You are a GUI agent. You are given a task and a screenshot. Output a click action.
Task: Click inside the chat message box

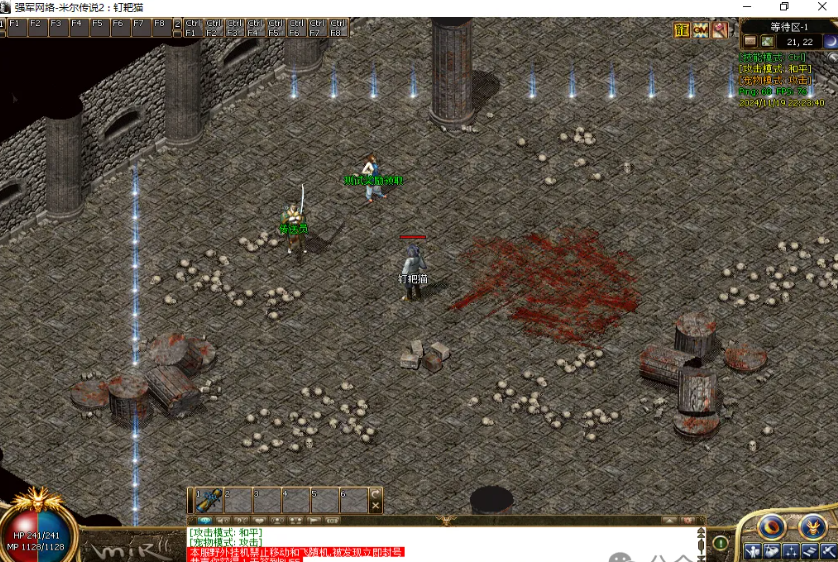point(440,542)
